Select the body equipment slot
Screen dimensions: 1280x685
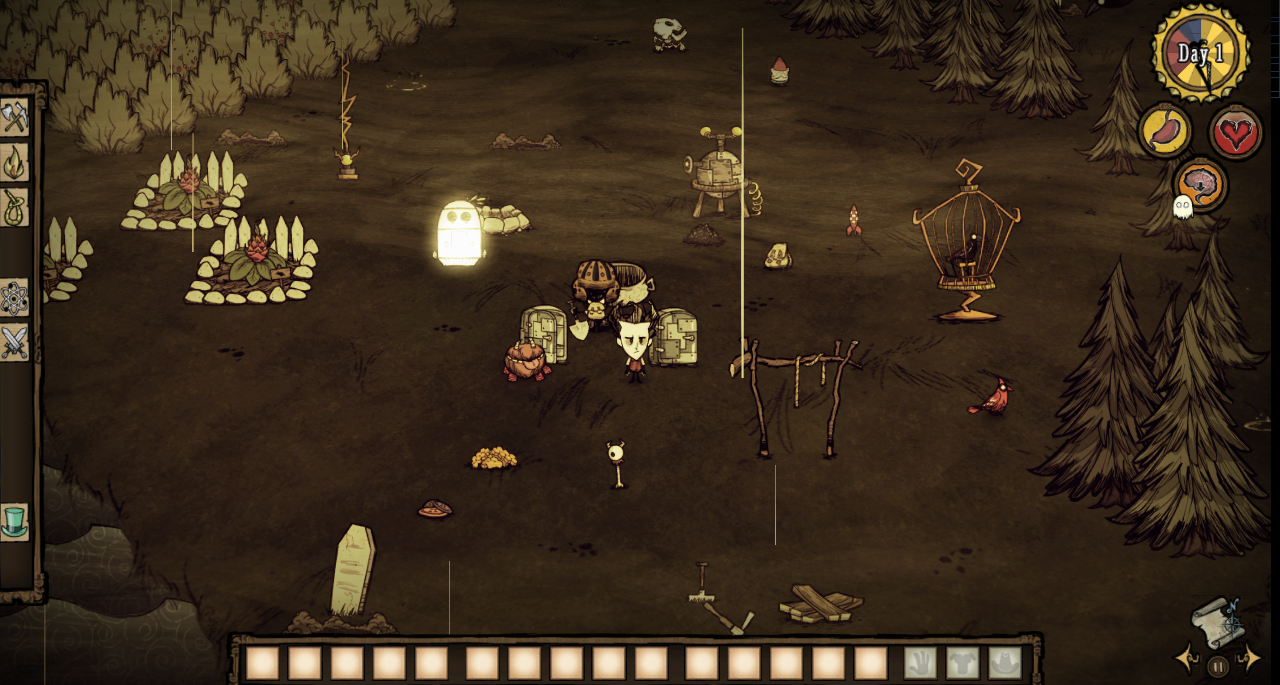pyautogui.click(x=963, y=662)
